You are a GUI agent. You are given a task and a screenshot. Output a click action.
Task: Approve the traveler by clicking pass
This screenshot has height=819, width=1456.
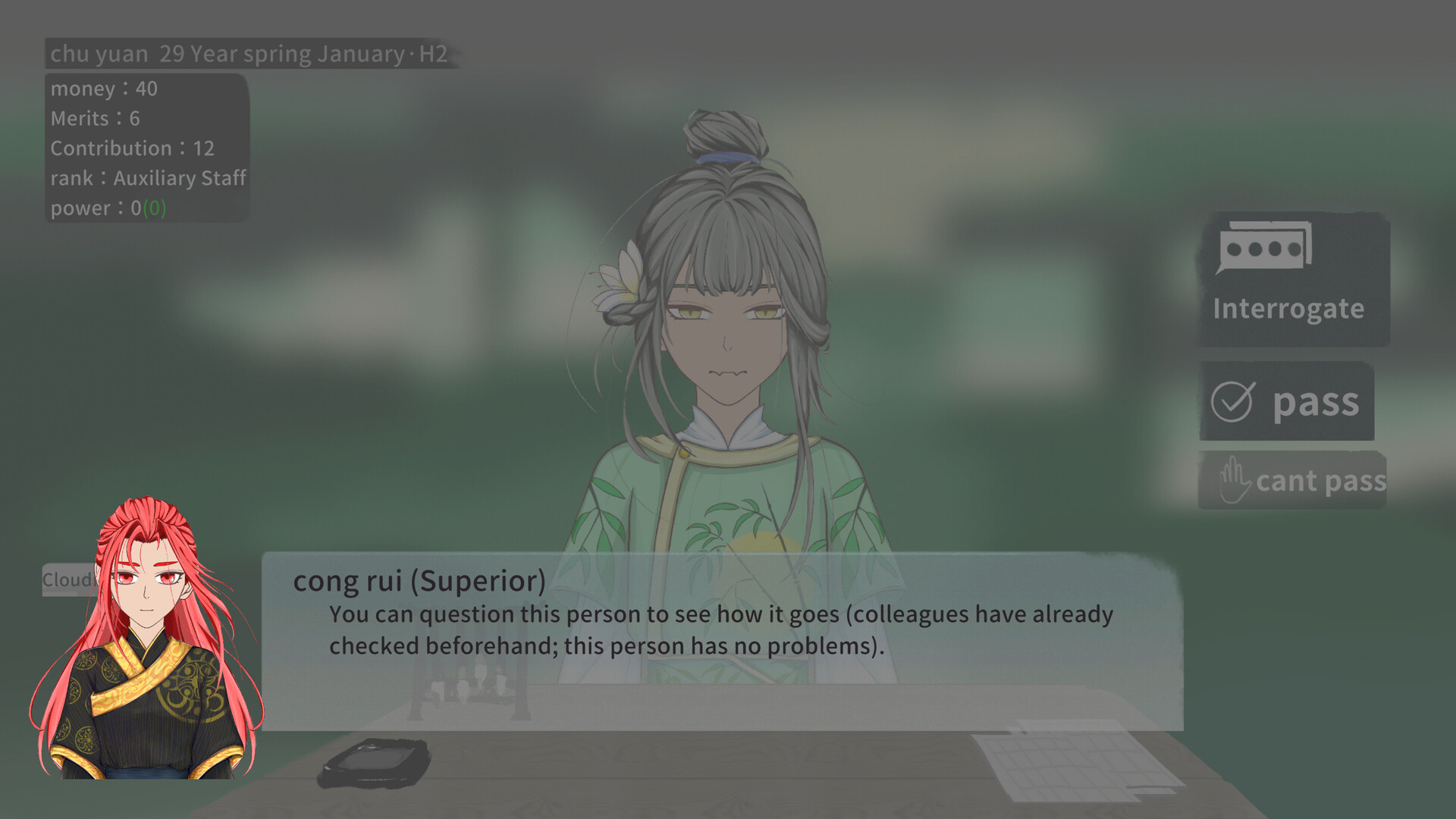(1289, 402)
